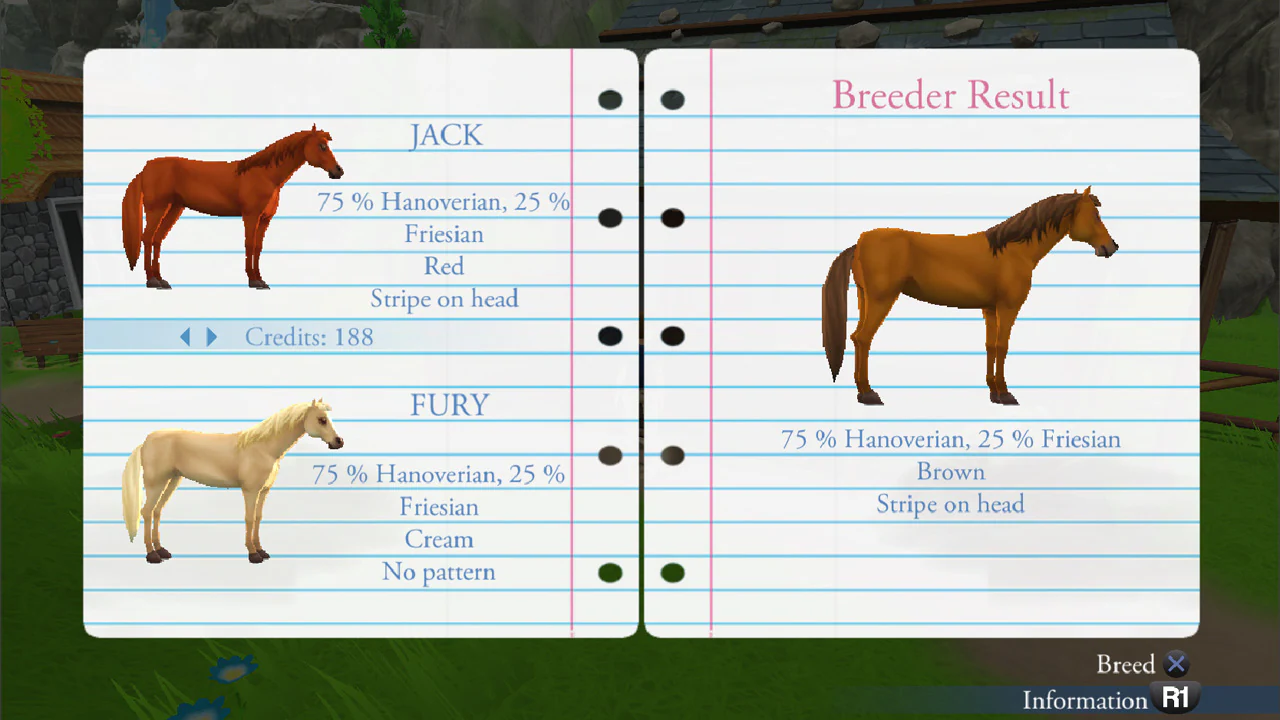
Task: Click the foal's Hanoverian-Friesian breed line
Action: pyautogui.click(x=950, y=439)
